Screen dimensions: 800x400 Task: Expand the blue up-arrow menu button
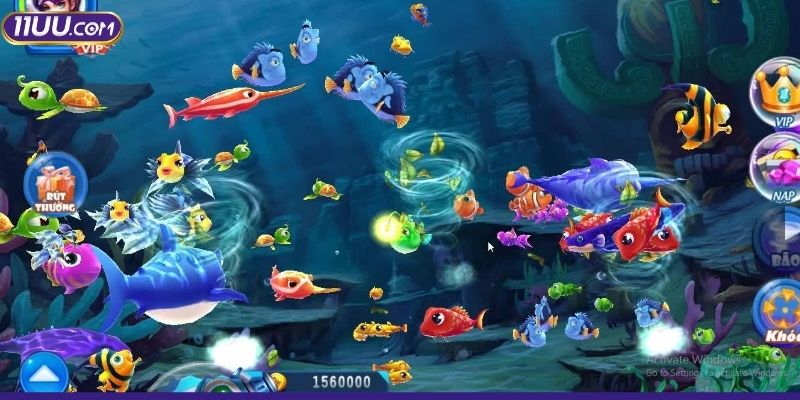(43, 375)
